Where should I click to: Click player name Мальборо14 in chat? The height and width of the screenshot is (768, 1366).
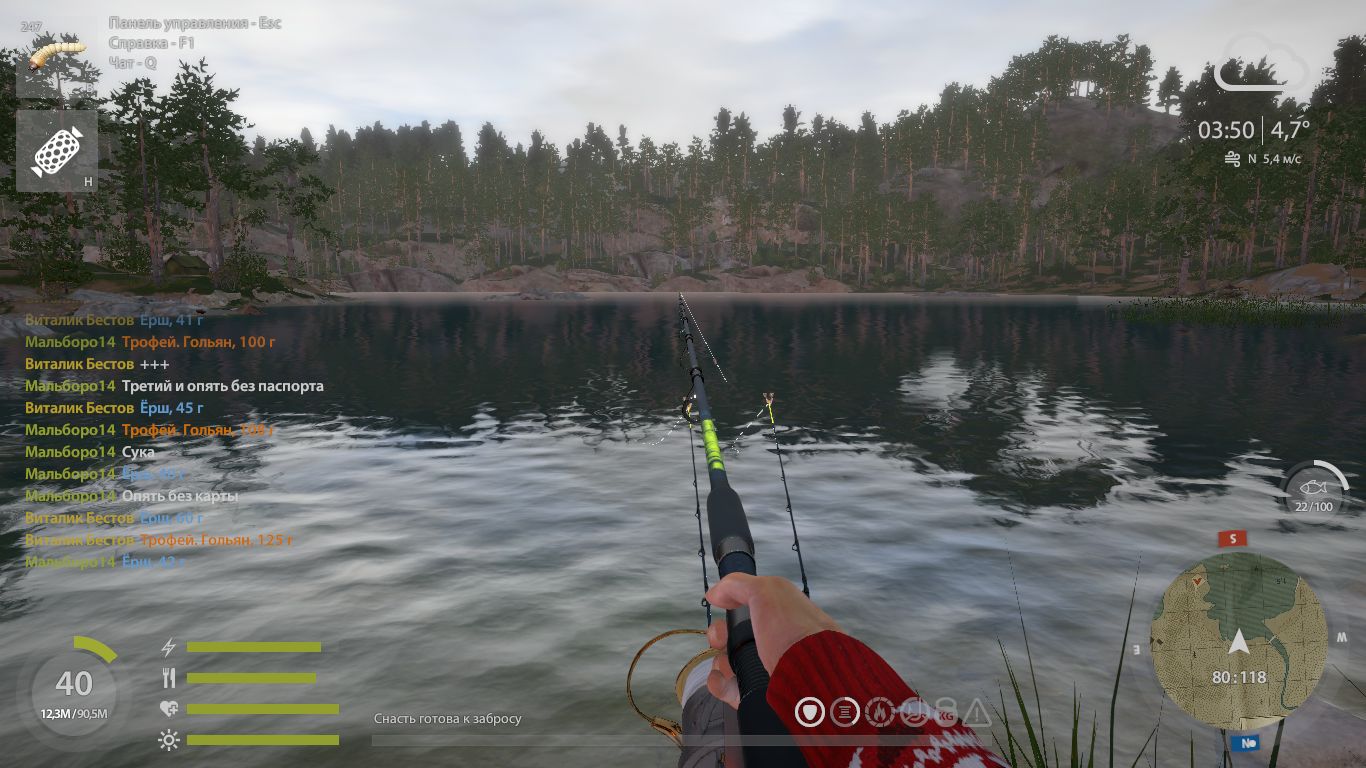pos(72,341)
